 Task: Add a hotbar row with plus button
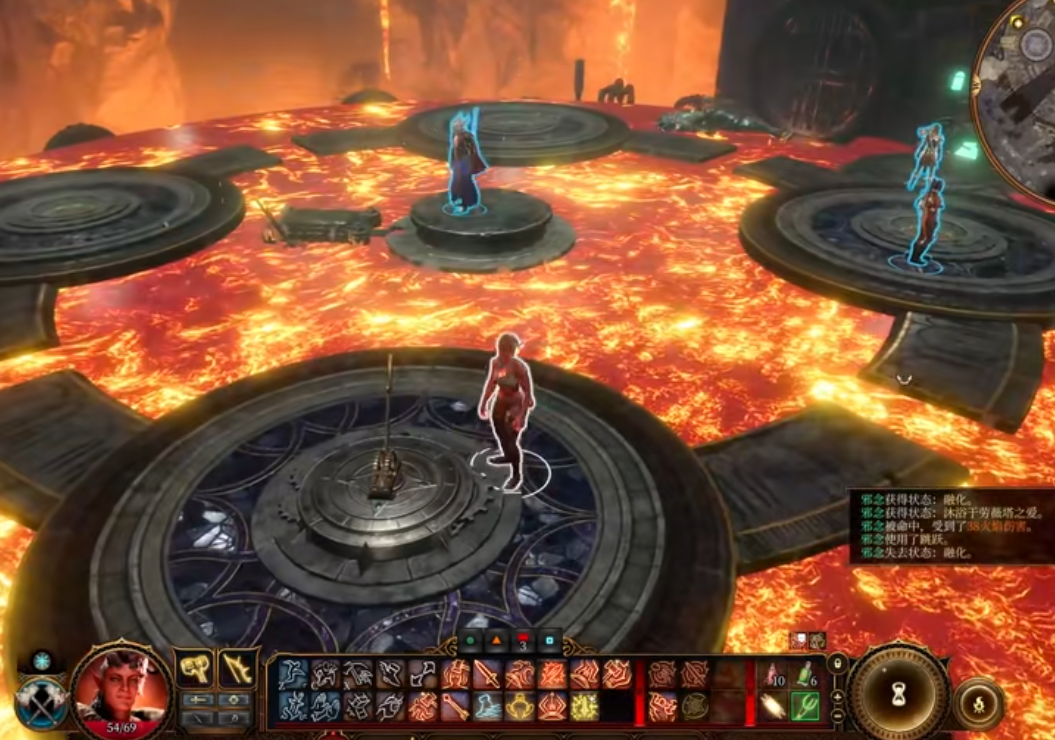838,696
